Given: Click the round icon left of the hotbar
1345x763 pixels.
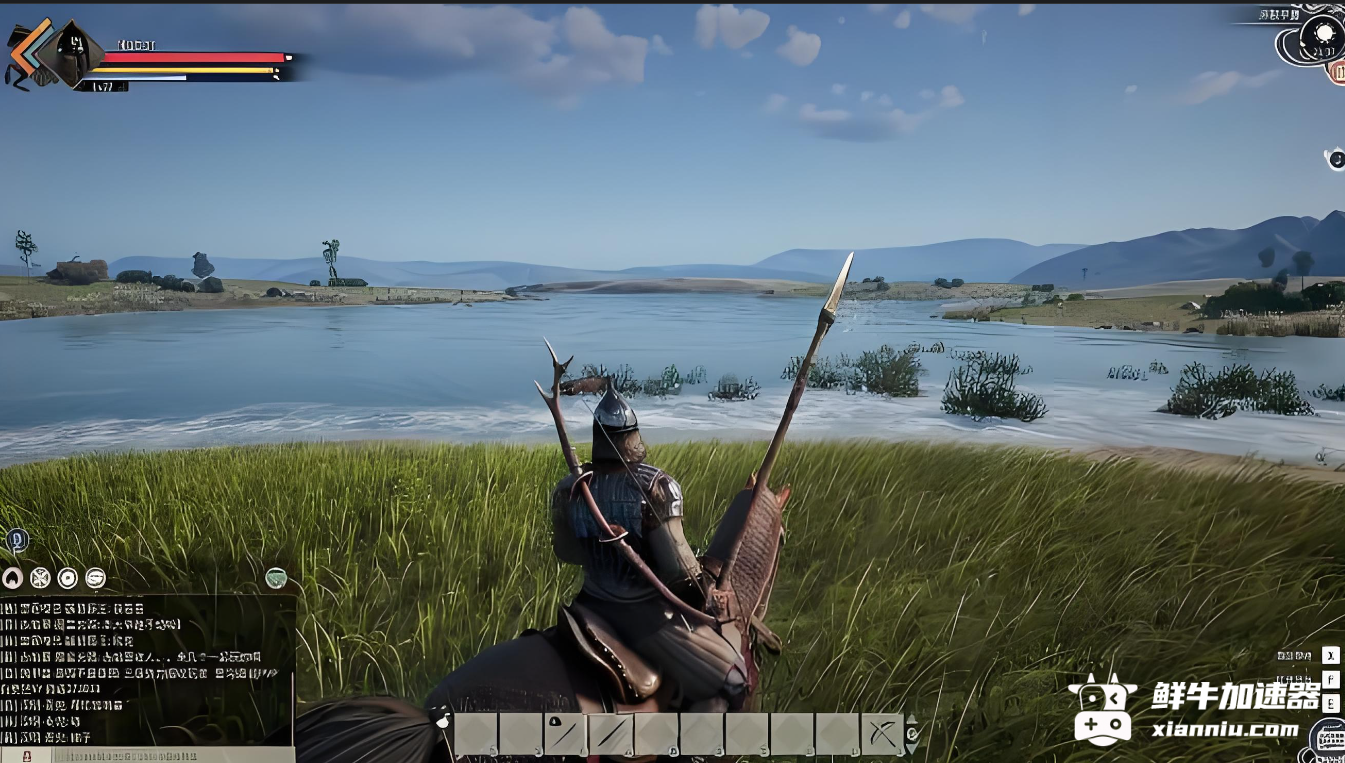Looking at the screenshot, I should 441,718.
